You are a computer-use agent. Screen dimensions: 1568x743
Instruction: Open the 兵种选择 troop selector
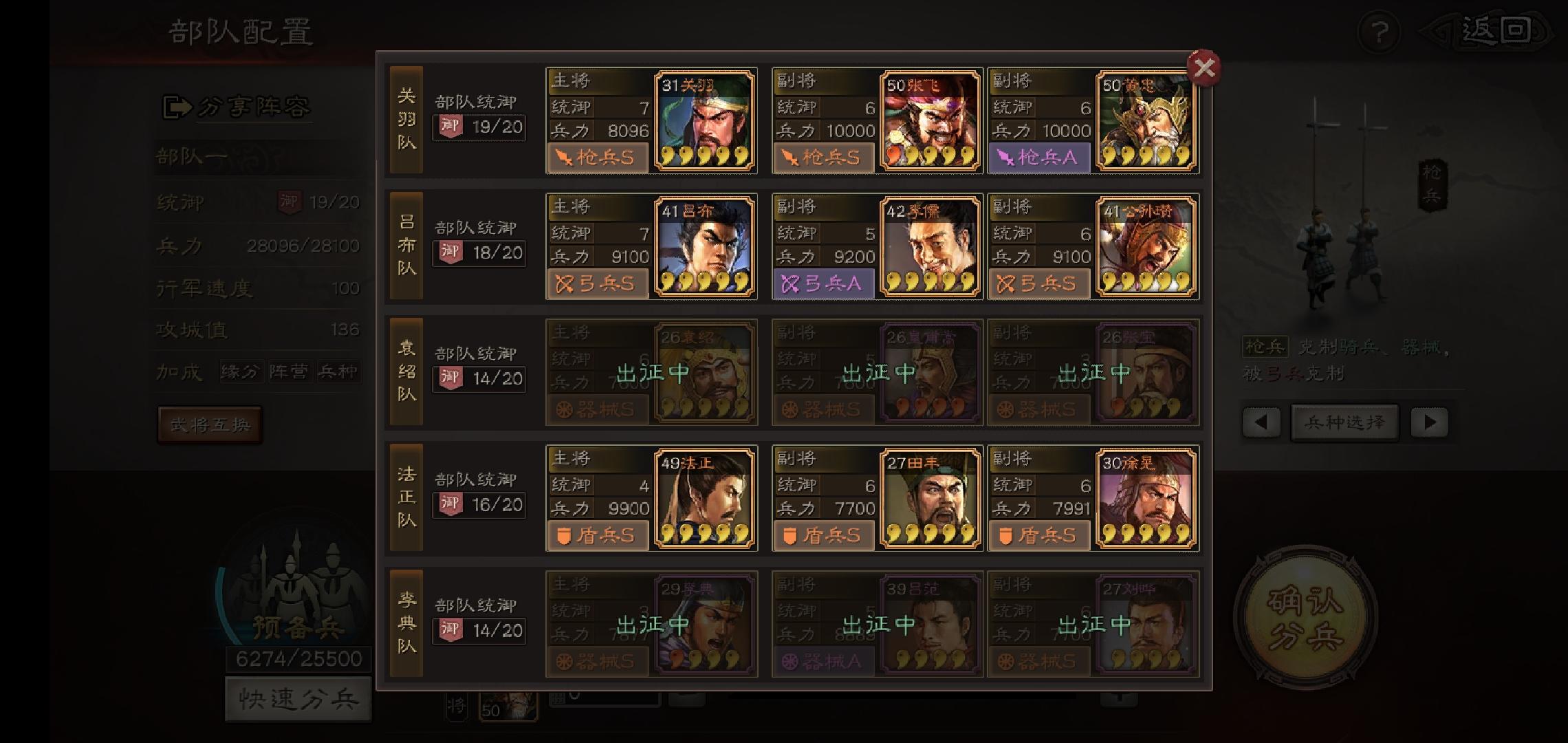1344,422
